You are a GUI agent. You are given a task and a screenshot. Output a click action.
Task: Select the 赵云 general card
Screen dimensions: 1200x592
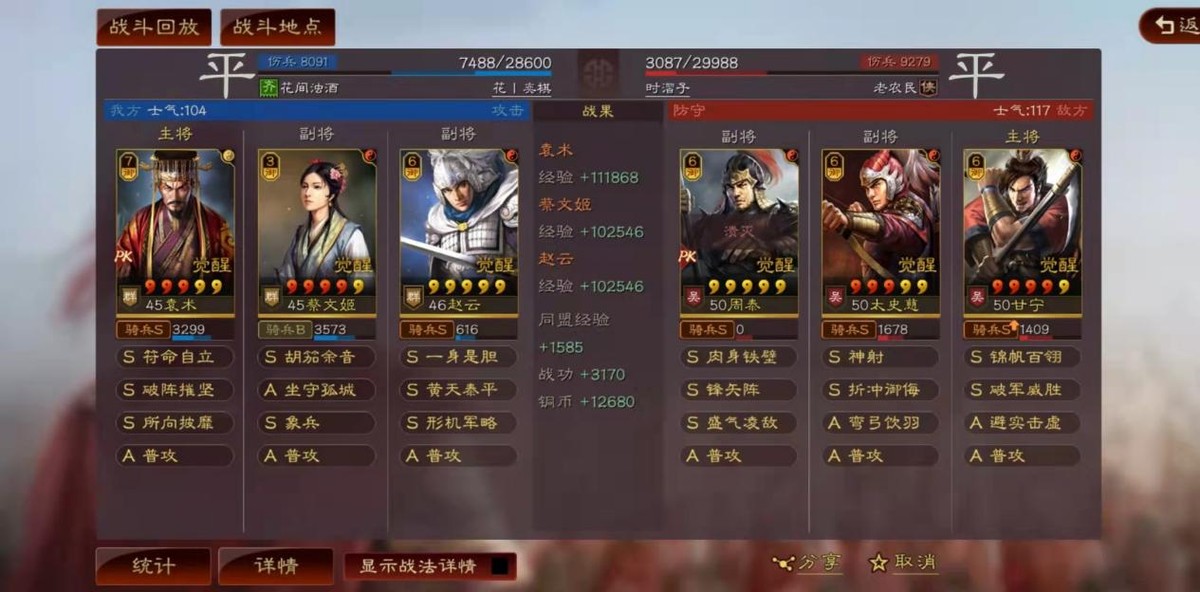[459, 230]
